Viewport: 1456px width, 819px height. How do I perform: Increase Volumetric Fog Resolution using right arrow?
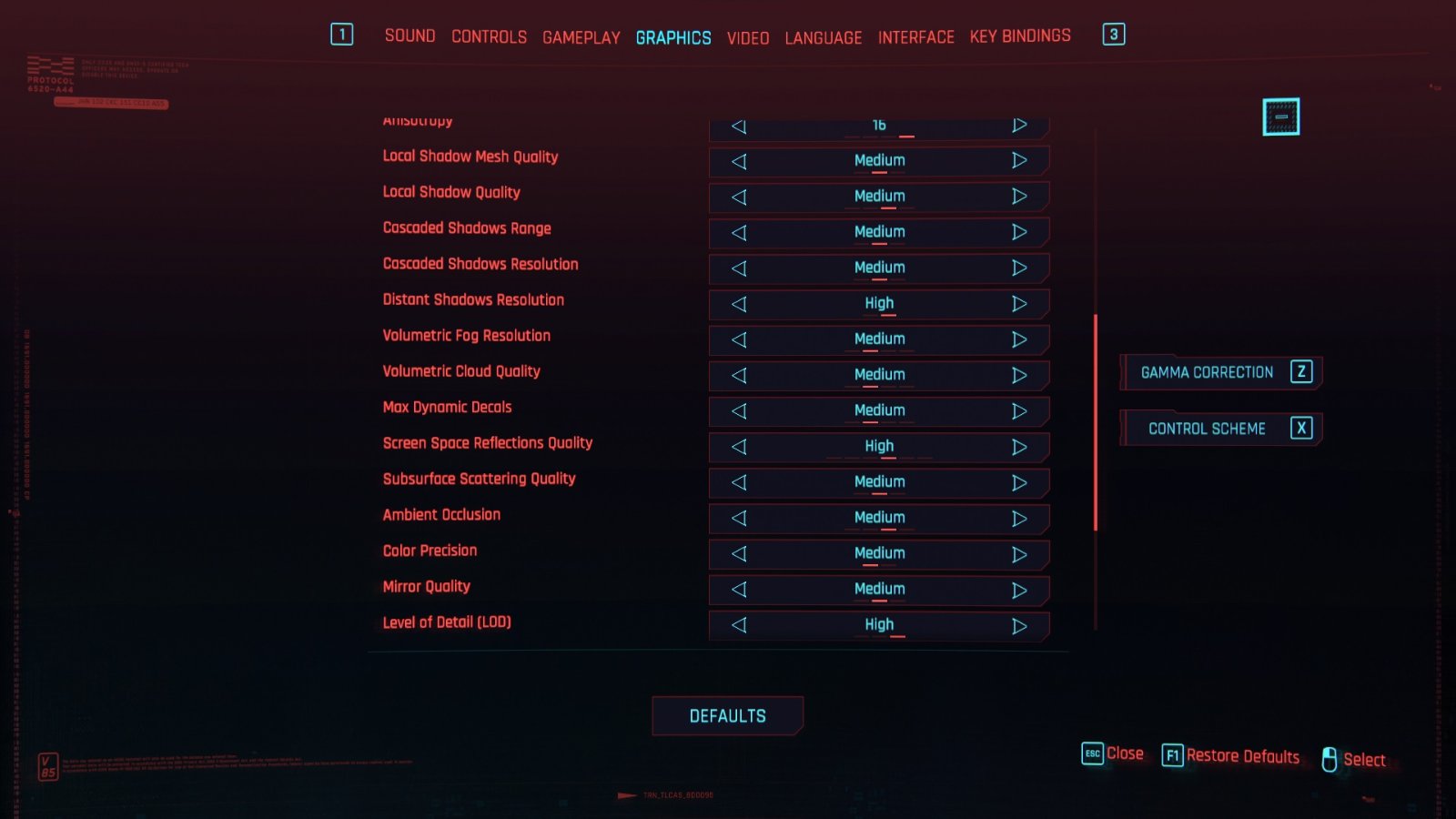[x=1019, y=339]
